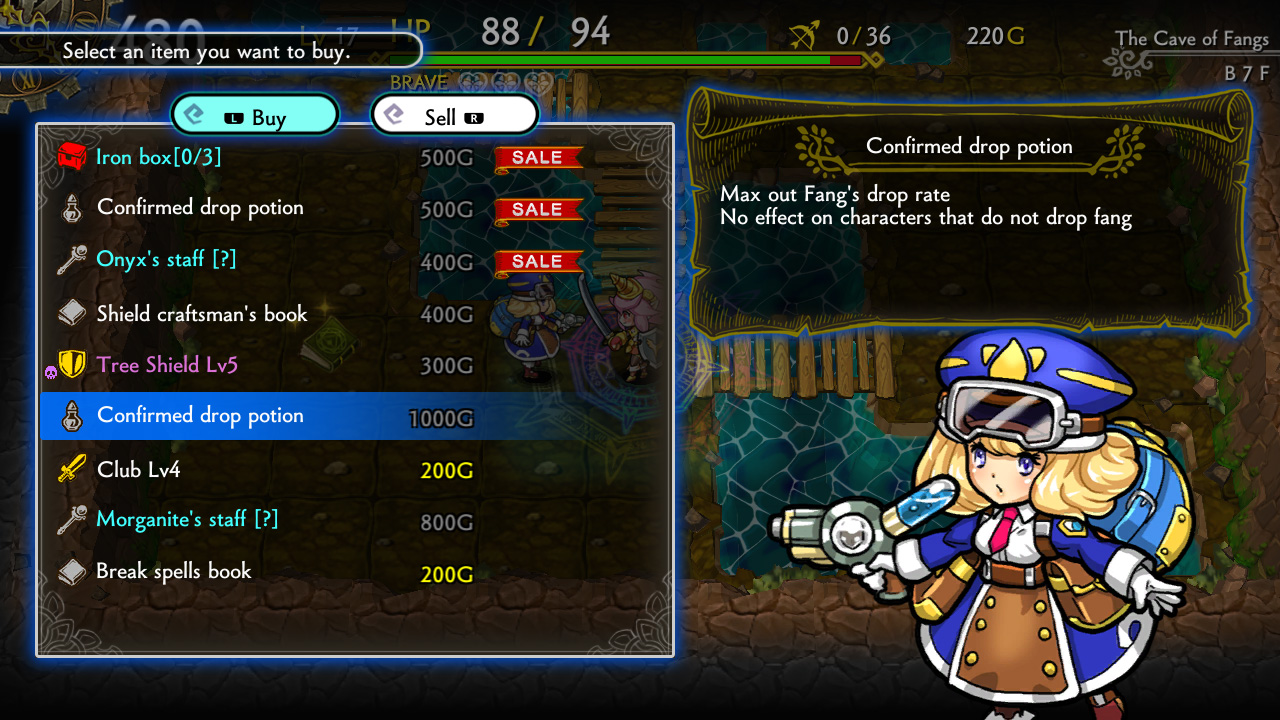Switch to the Sell tab

click(454, 114)
